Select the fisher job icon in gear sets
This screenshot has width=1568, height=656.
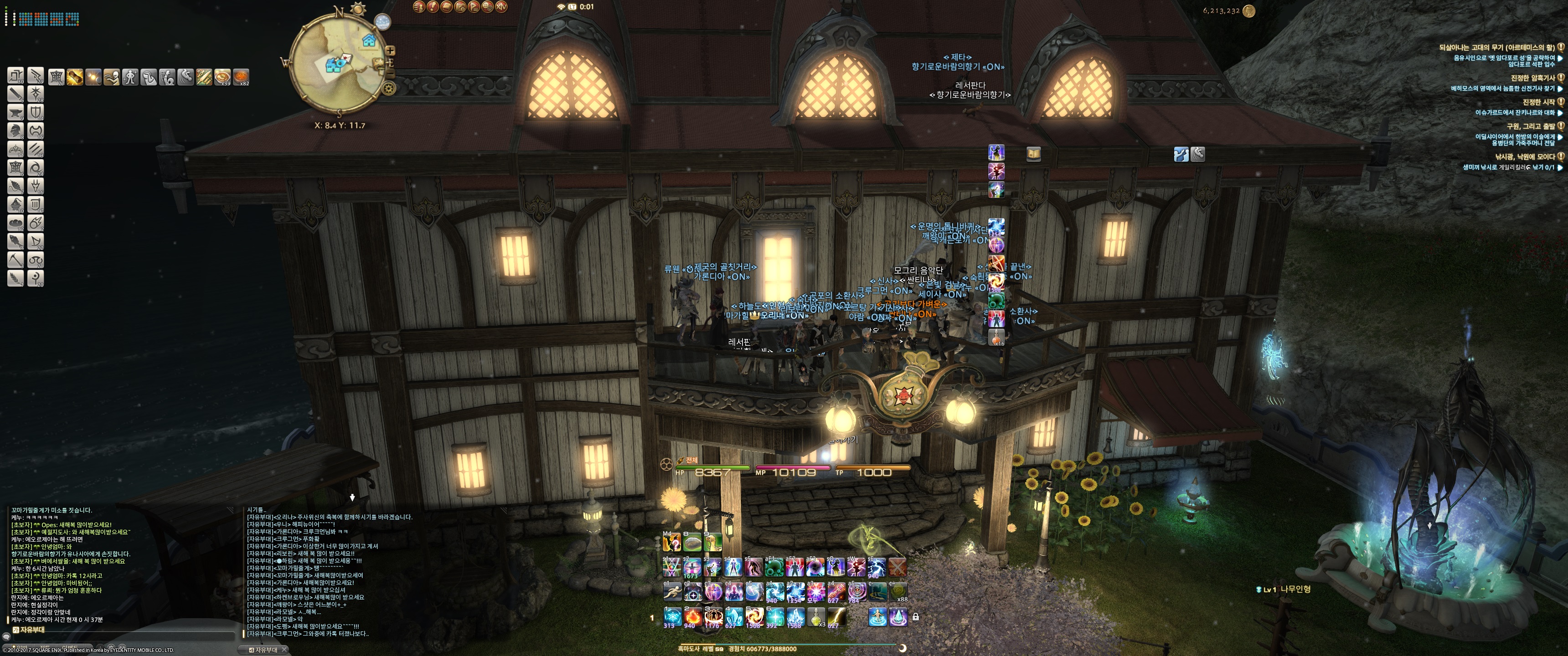[x=16, y=241]
